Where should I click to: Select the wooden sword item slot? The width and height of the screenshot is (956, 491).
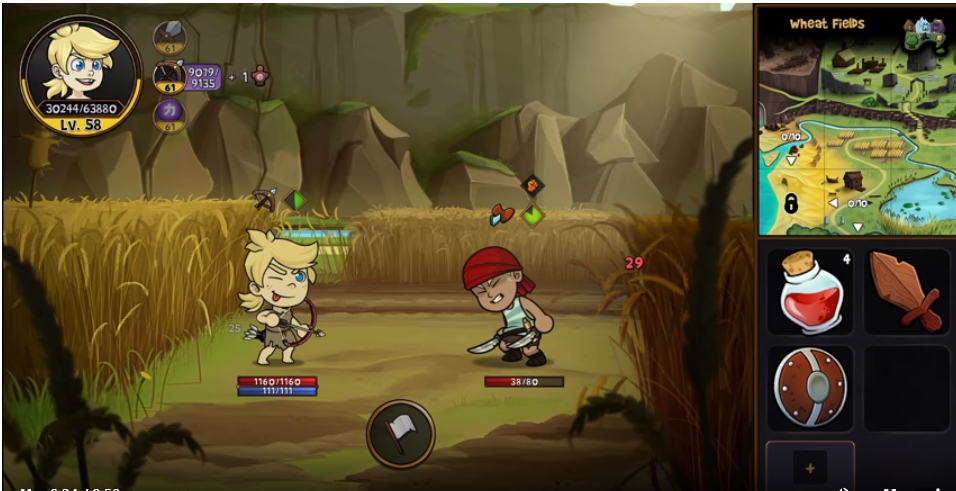pyautogui.click(x=906, y=291)
